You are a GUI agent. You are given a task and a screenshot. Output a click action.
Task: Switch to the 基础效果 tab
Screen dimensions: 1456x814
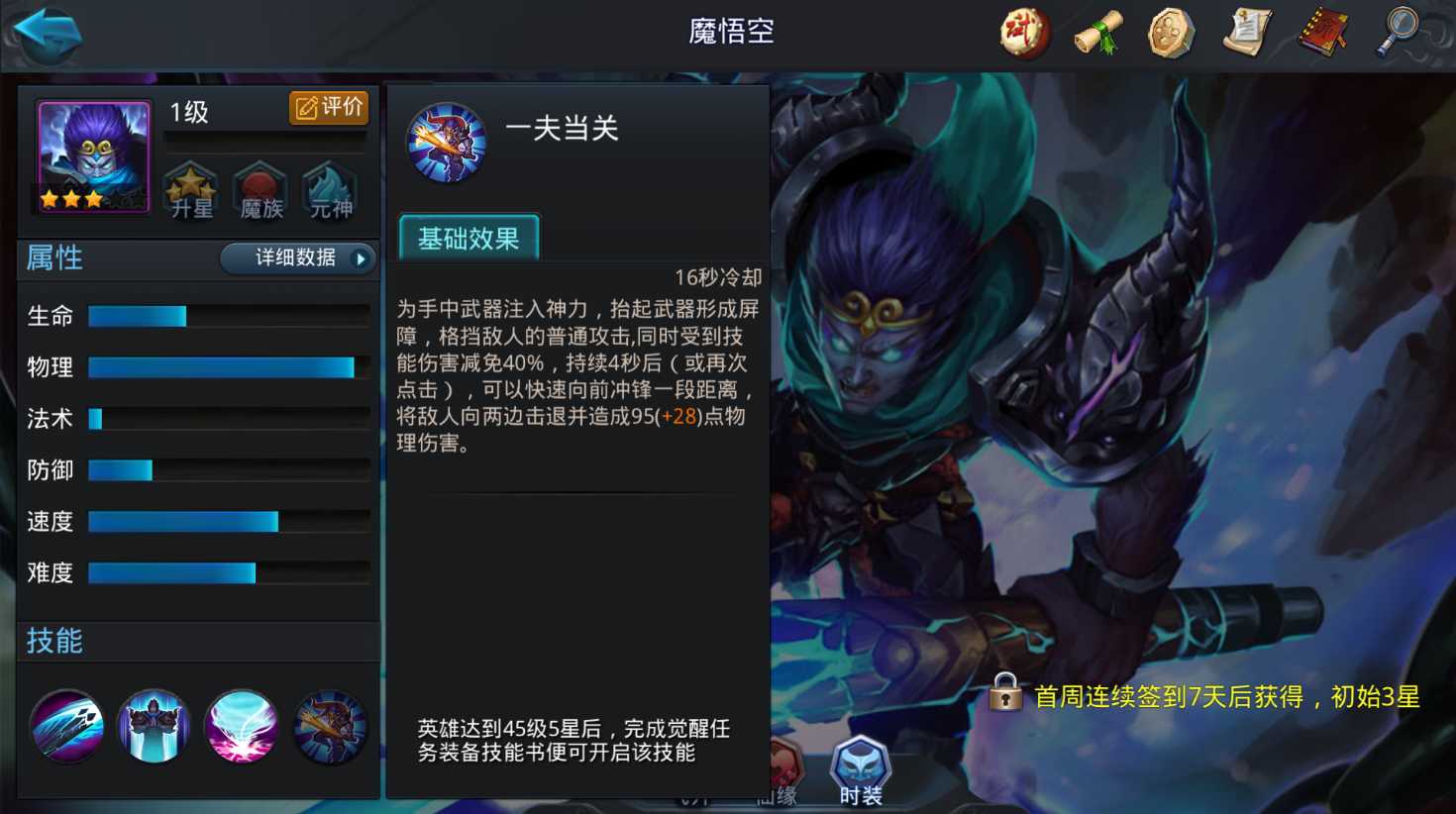tap(468, 236)
